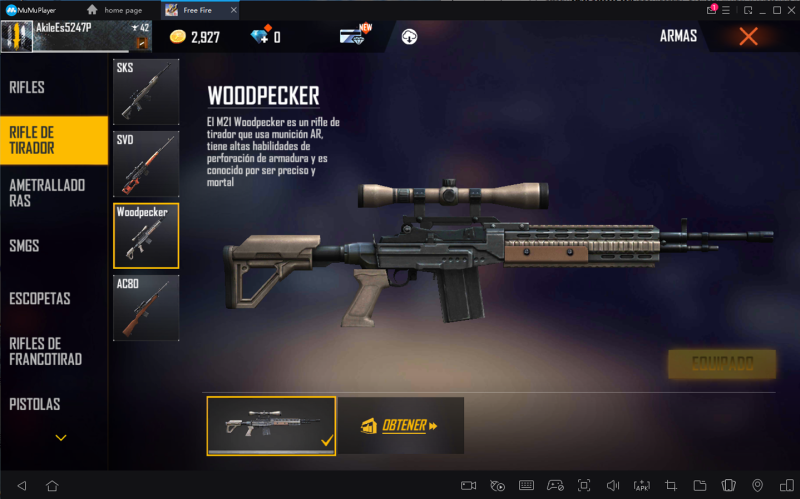
Task: Show the Escopetas category
Action: tap(40, 298)
